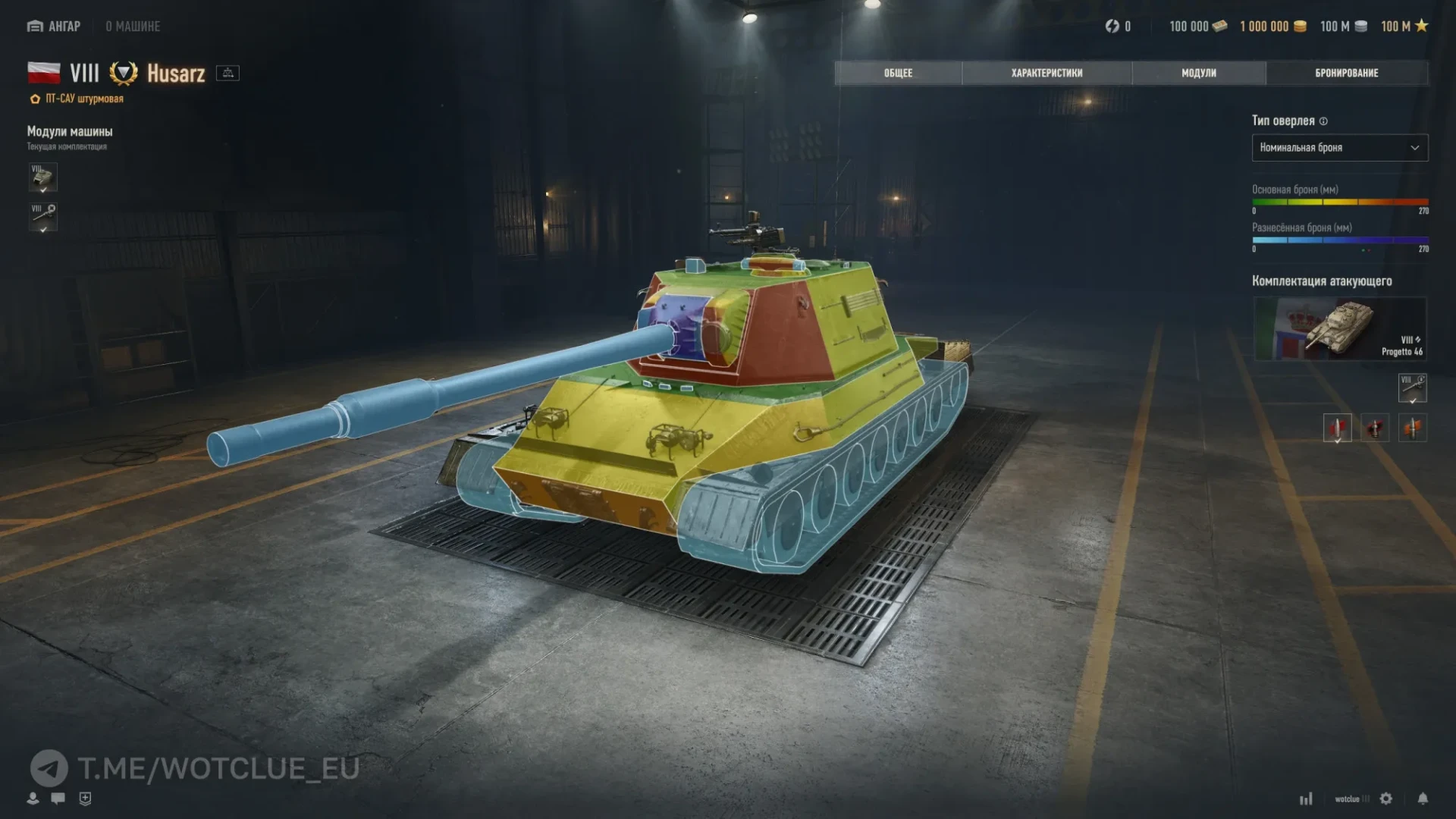Select the Husarz gun module slot
The width and height of the screenshot is (1456, 819).
pos(43,216)
